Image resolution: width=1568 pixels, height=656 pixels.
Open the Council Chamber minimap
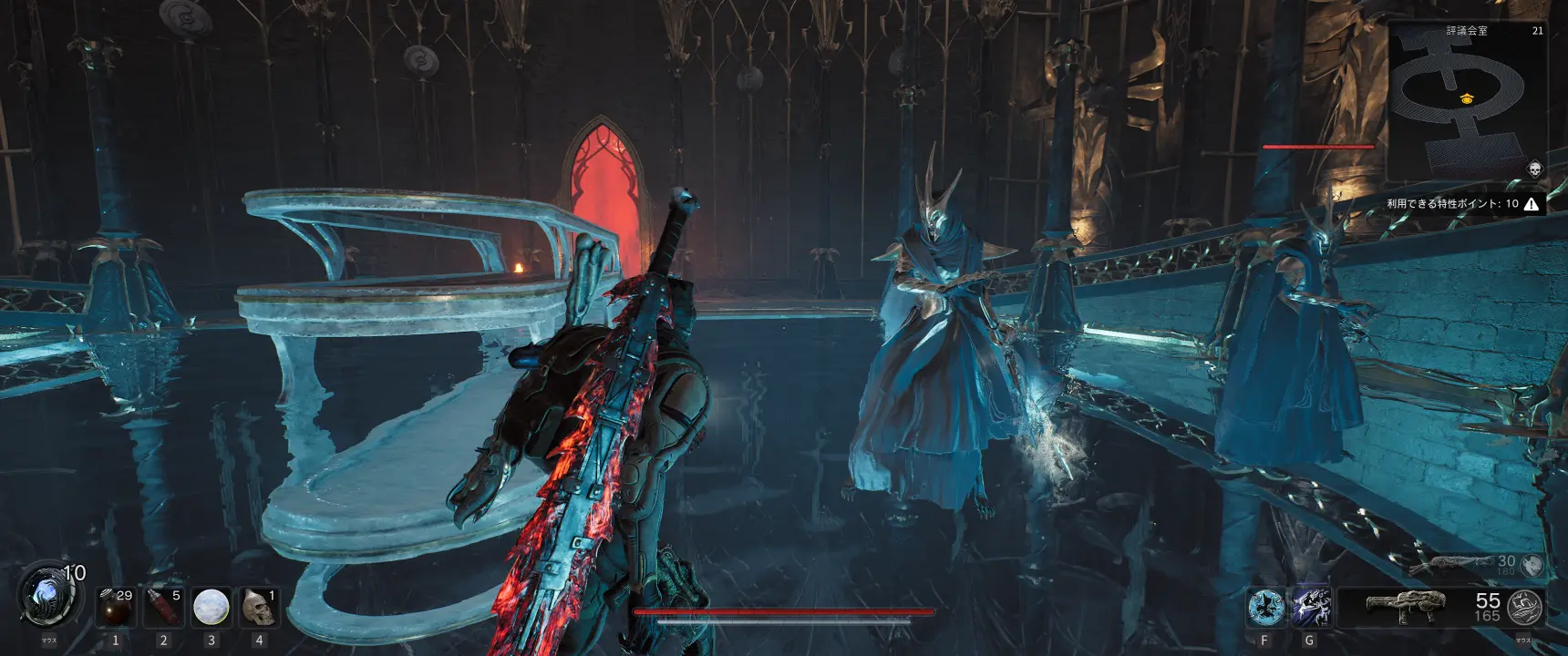coord(1466,100)
